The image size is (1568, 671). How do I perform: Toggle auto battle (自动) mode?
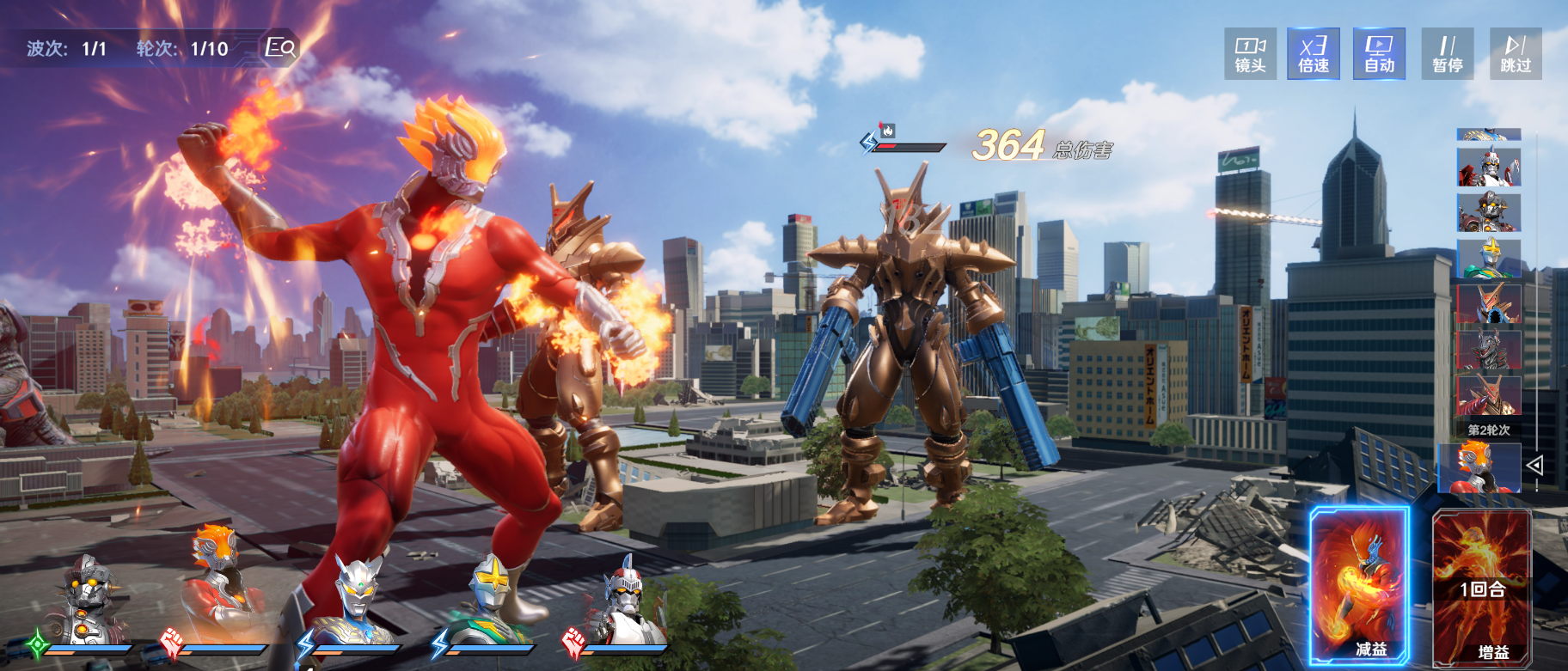pos(1379,54)
